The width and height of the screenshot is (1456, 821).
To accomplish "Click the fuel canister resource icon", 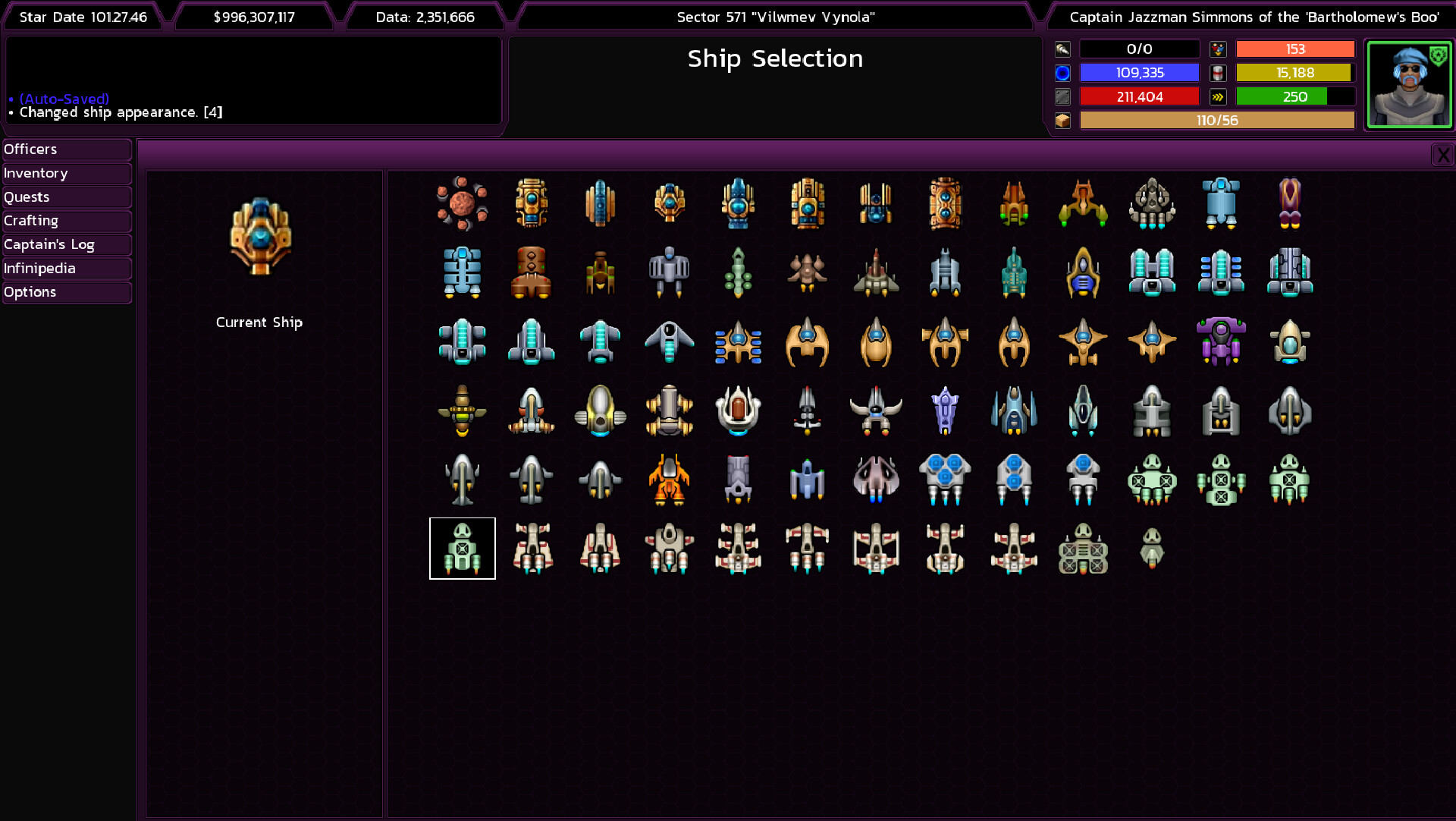I will coord(1219,73).
